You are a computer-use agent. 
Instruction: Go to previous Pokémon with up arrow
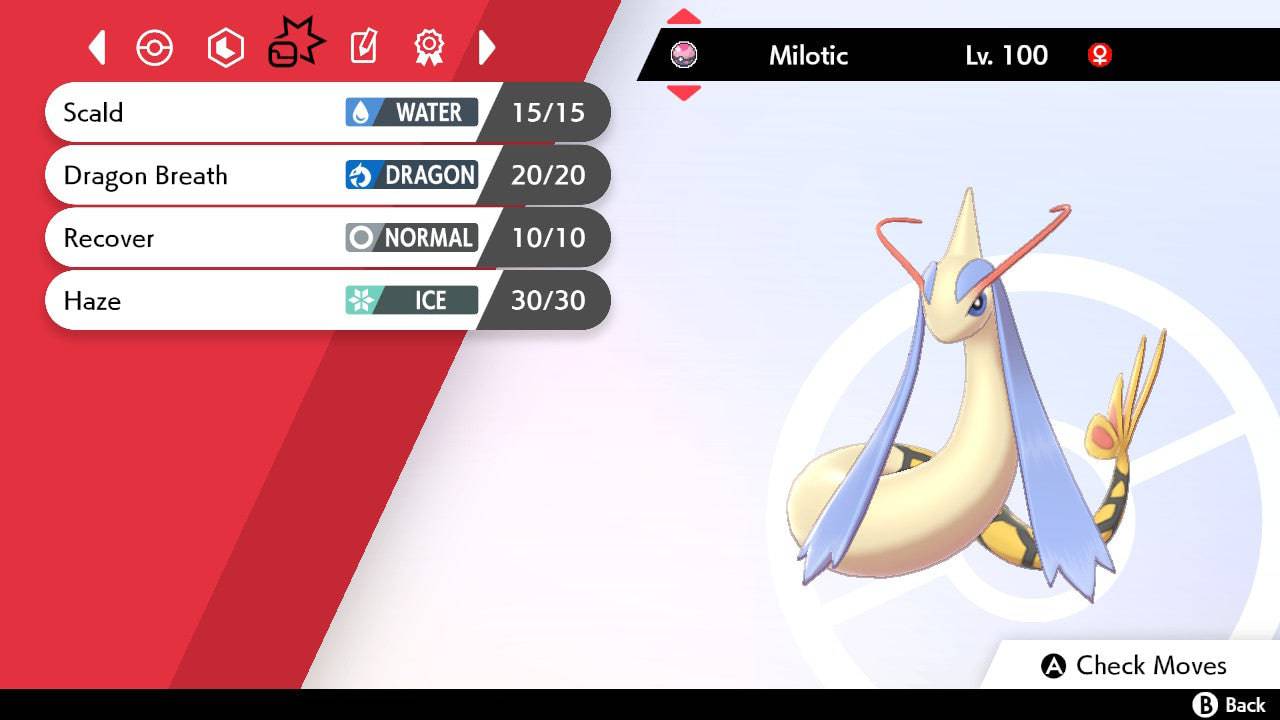coord(684,17)
